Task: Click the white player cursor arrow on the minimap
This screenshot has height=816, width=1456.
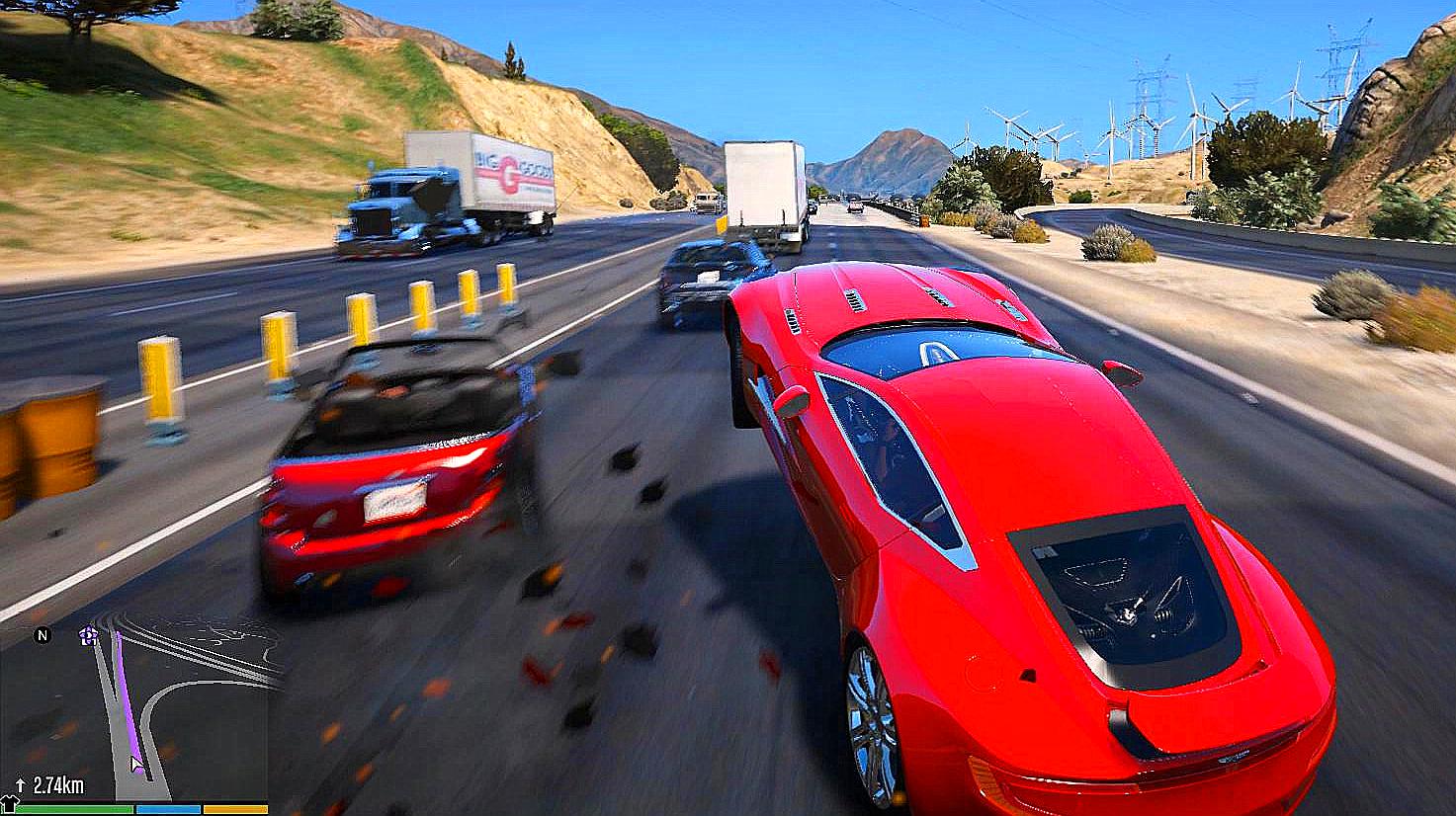Action: 135,763
